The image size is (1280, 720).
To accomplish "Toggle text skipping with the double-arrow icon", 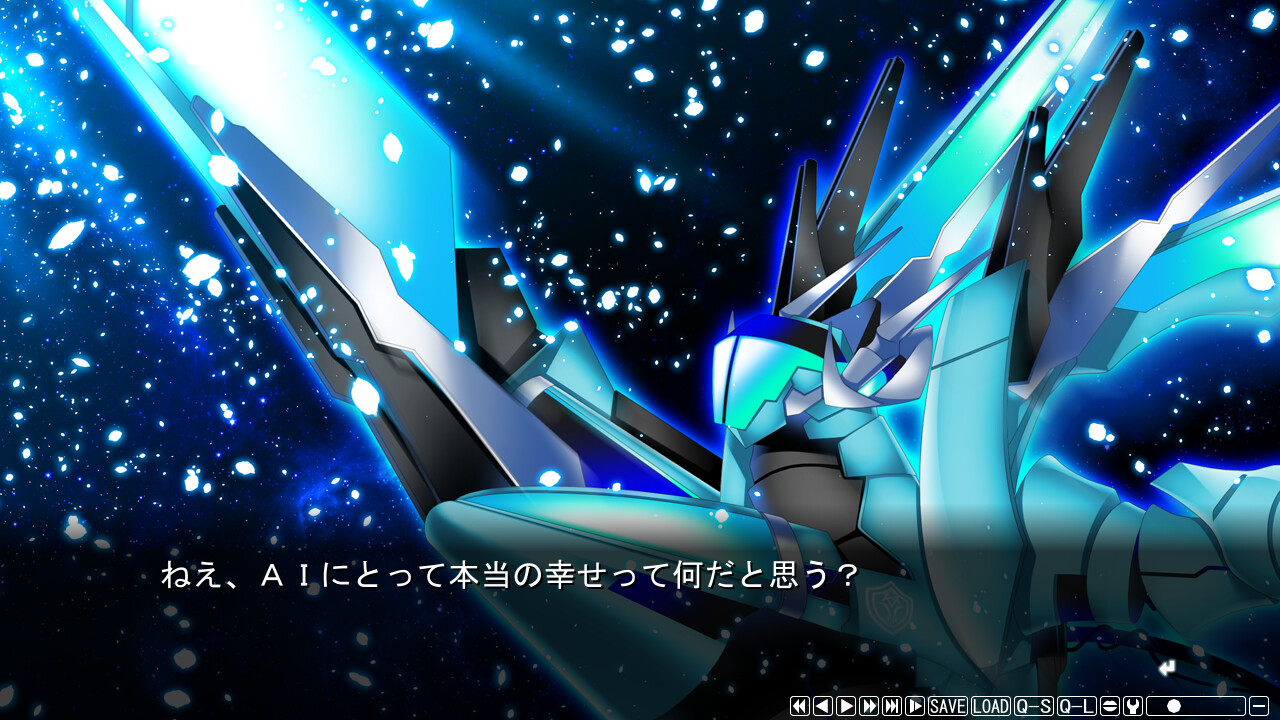I will pos(869,706).
